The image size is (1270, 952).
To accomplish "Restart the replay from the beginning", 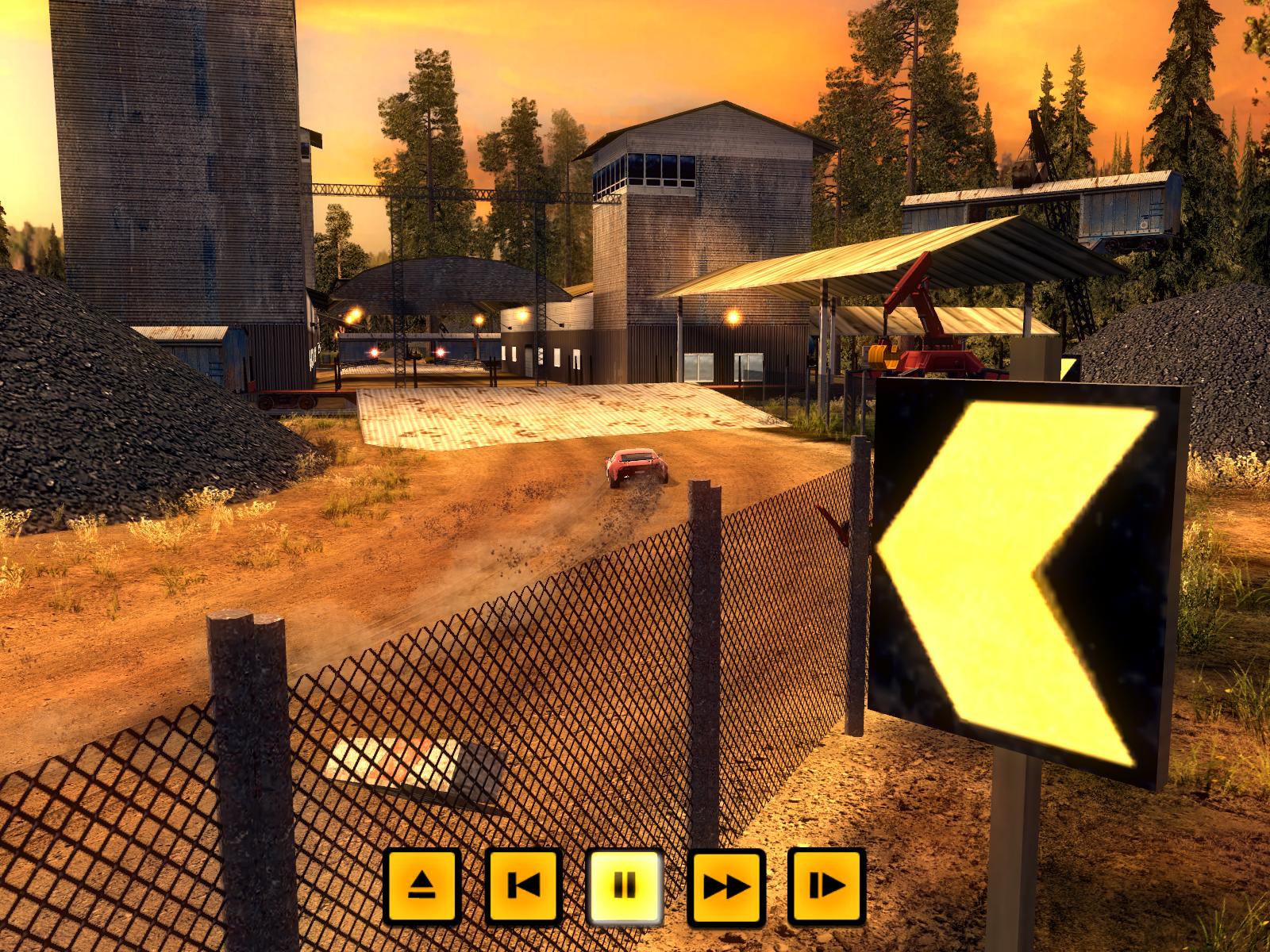I will [x=523, y=885].
